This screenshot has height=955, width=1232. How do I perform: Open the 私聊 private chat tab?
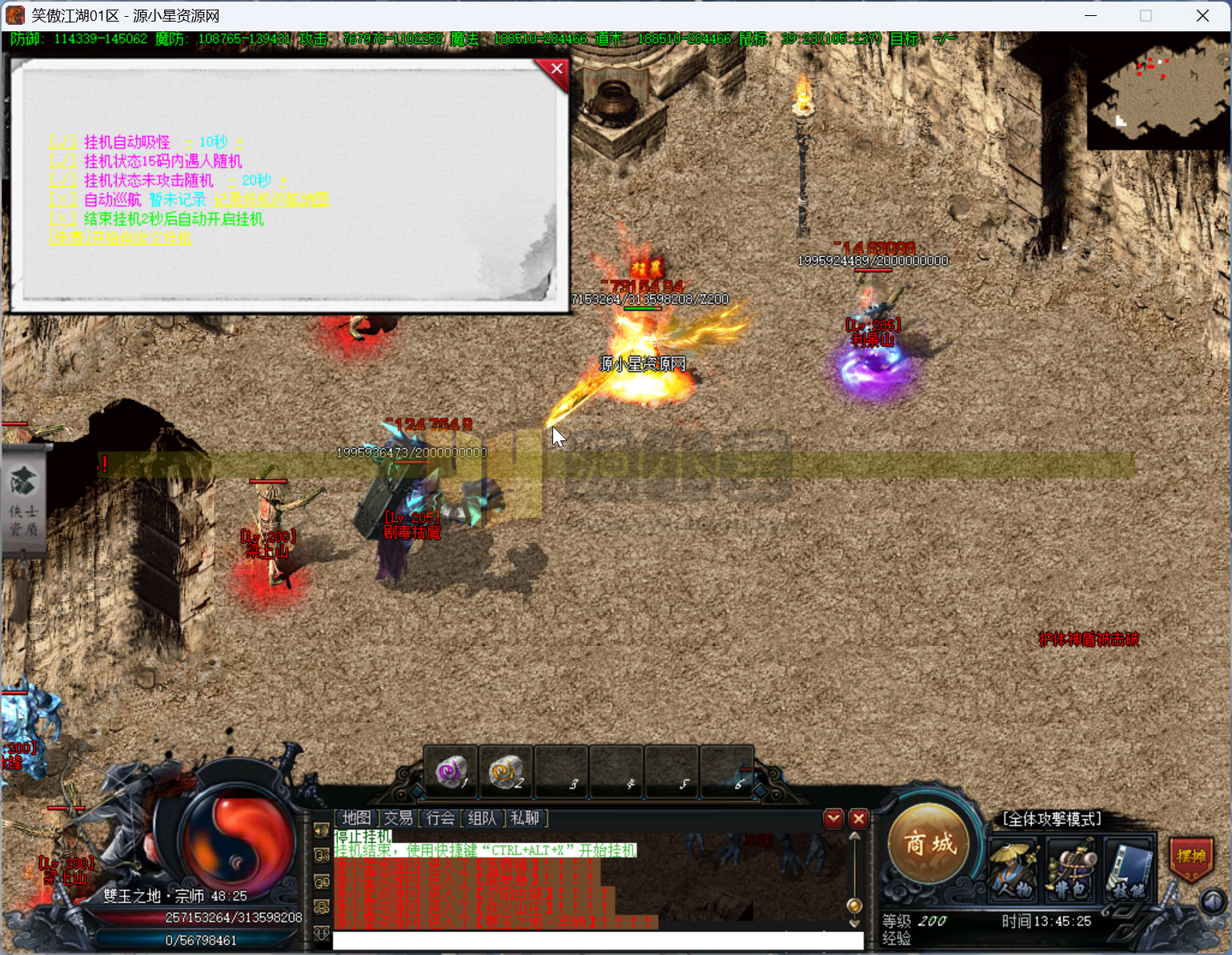525,818
